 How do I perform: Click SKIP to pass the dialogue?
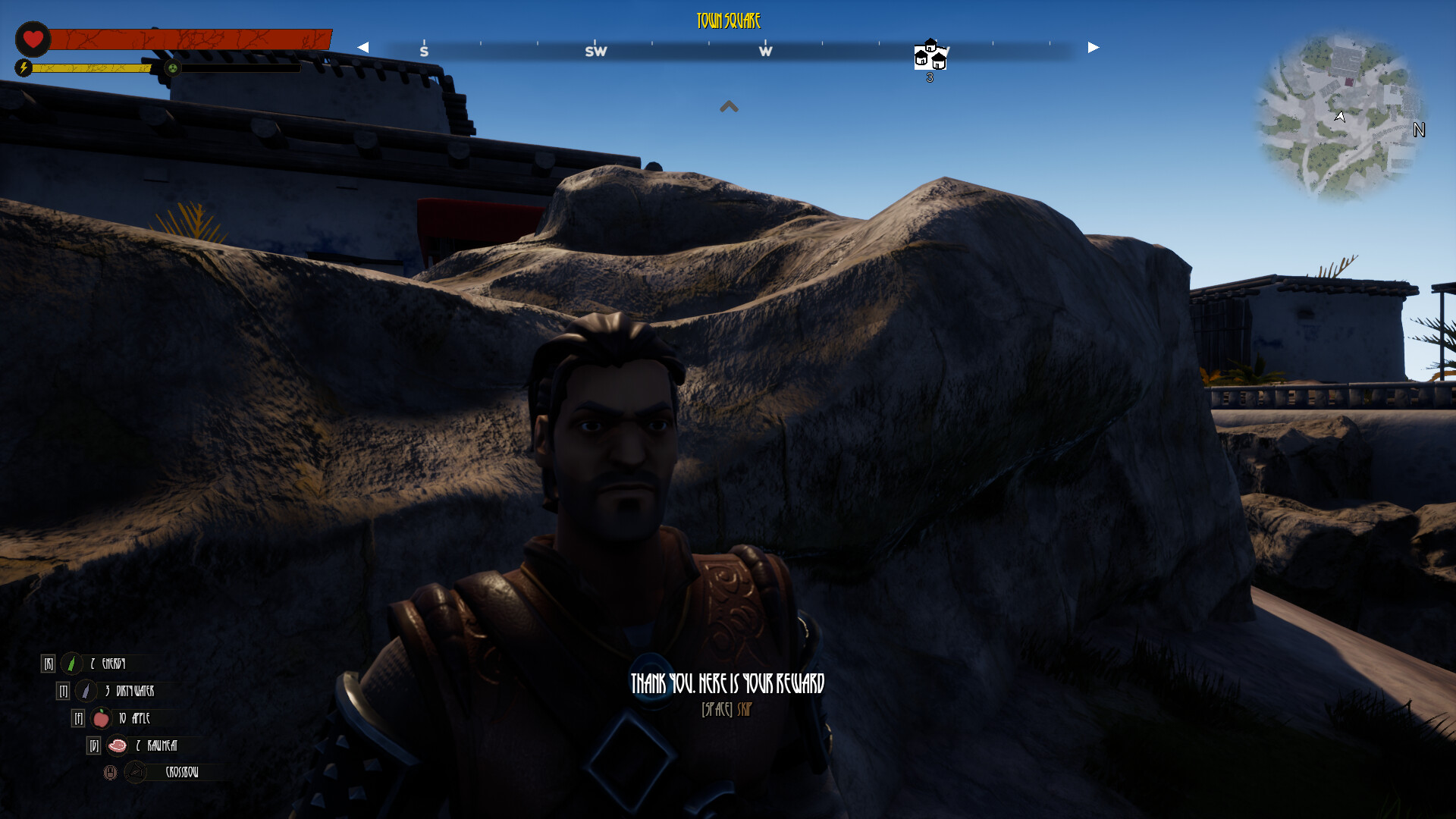[744, 710]
